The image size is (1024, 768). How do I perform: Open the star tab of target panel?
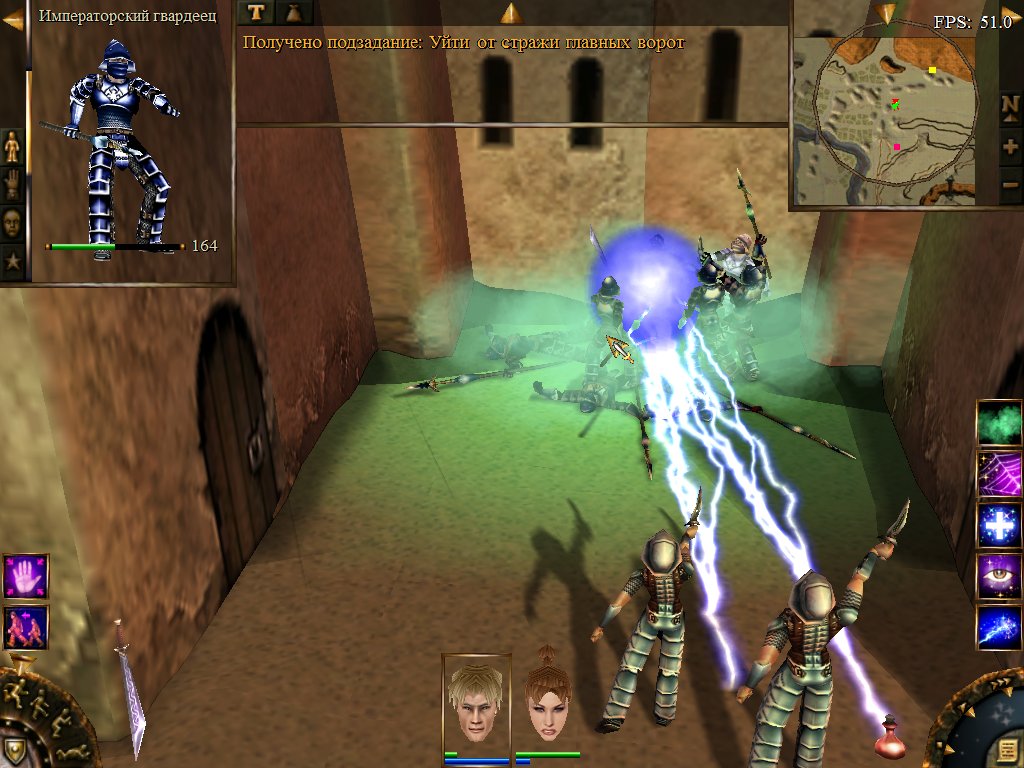coord(12,262)
